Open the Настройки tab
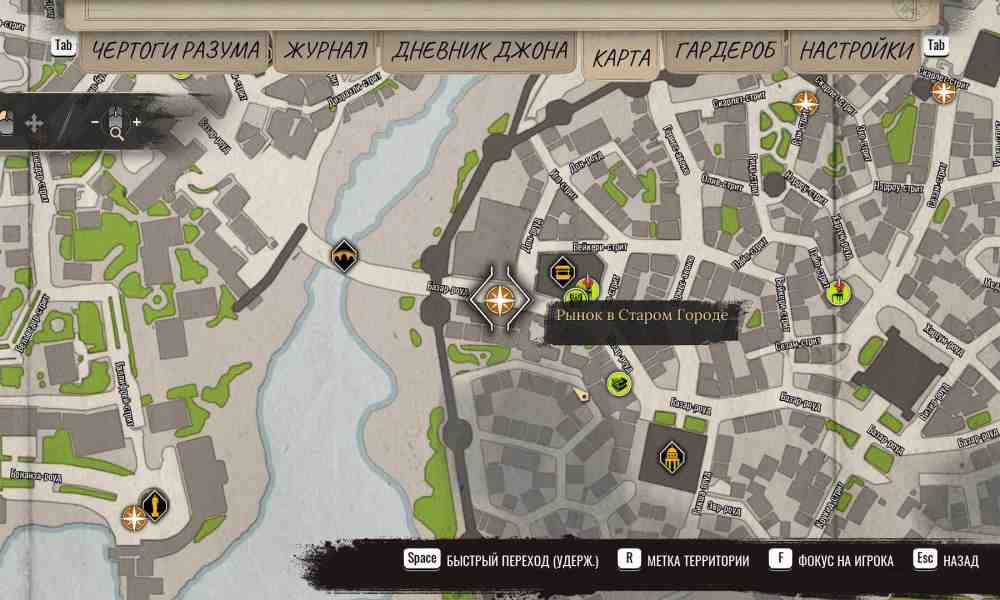1000x600 pixels. point(857,50)
